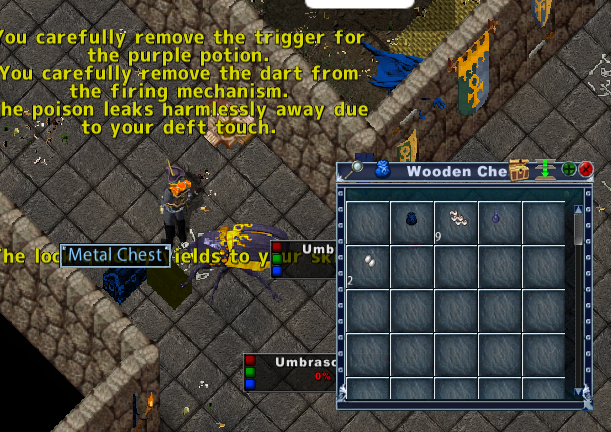Click the blue bag icon on chest window
The image size is (611, 432).
[381, 170]
